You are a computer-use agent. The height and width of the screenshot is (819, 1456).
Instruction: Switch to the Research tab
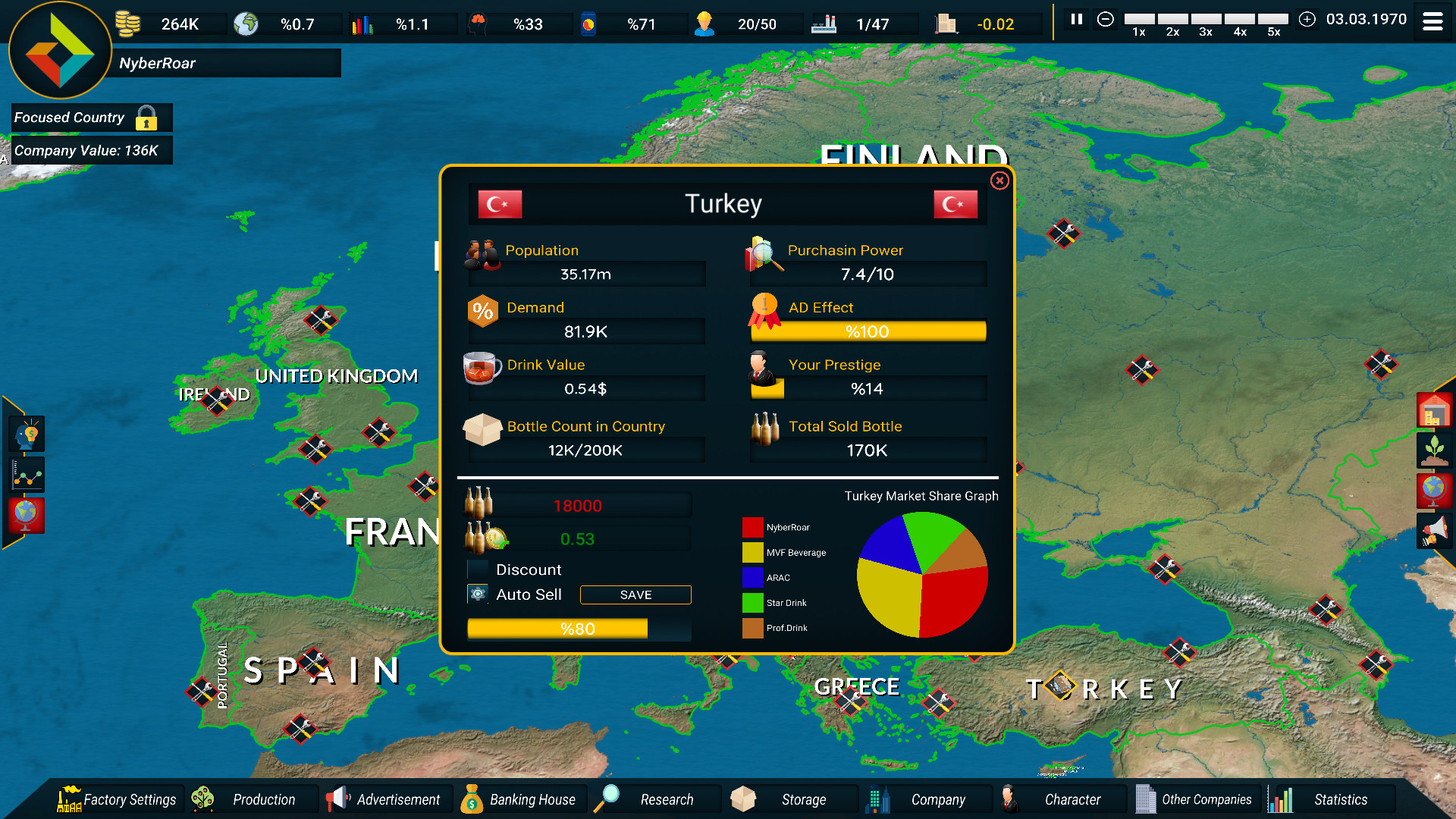click(667, 799)
